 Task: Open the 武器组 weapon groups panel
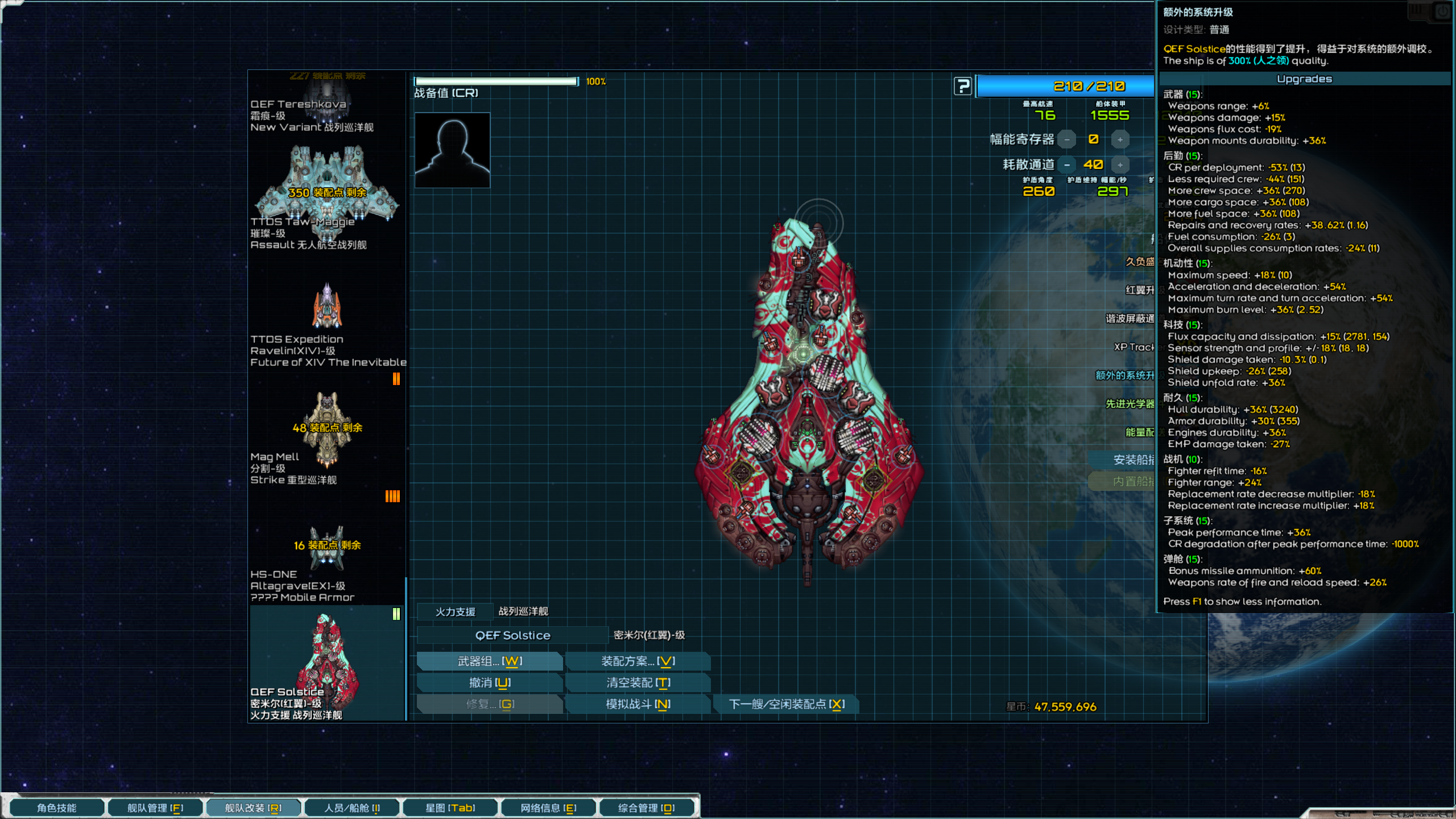point(490,661)
